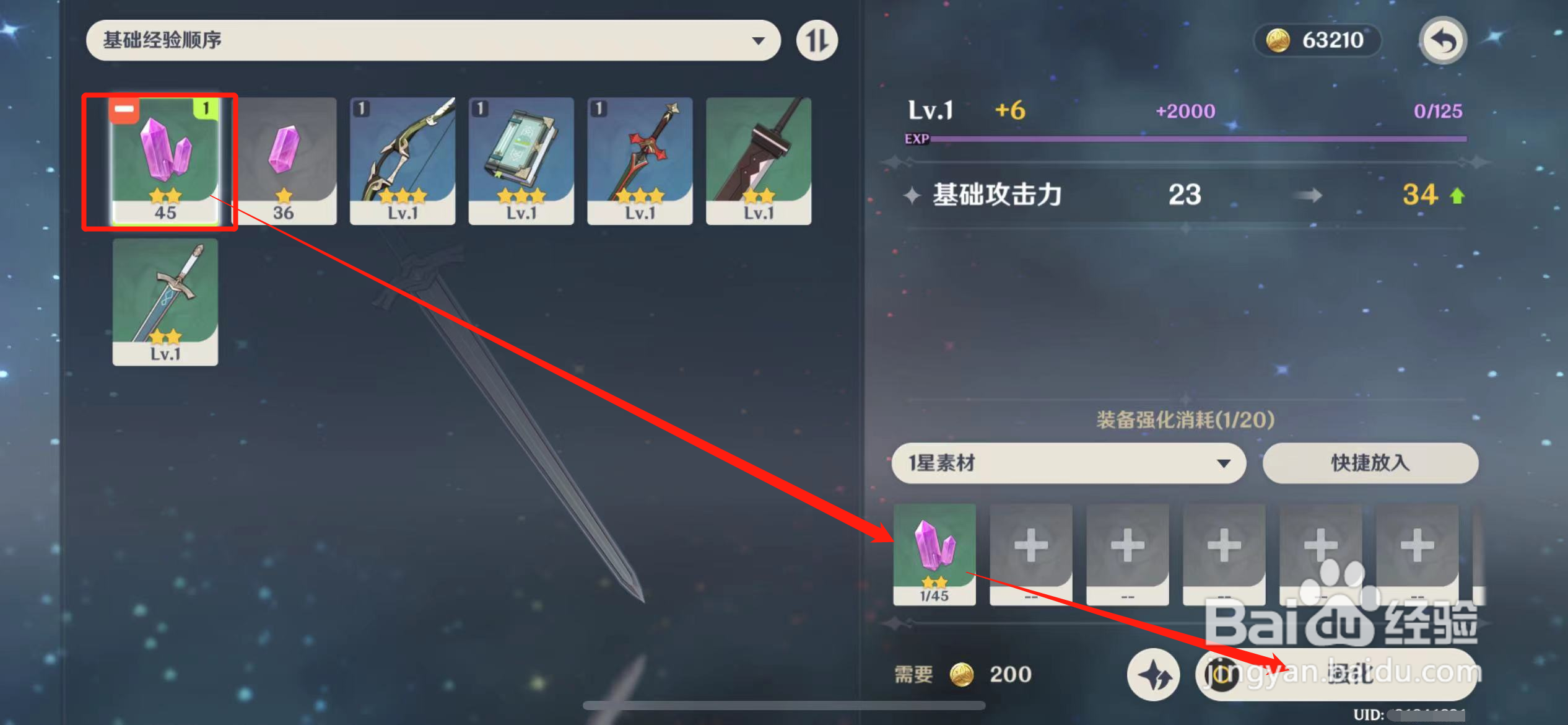1568x725 pixels.
Task: Click the 基础攻击力 stat row
Action: pos(996,195)
